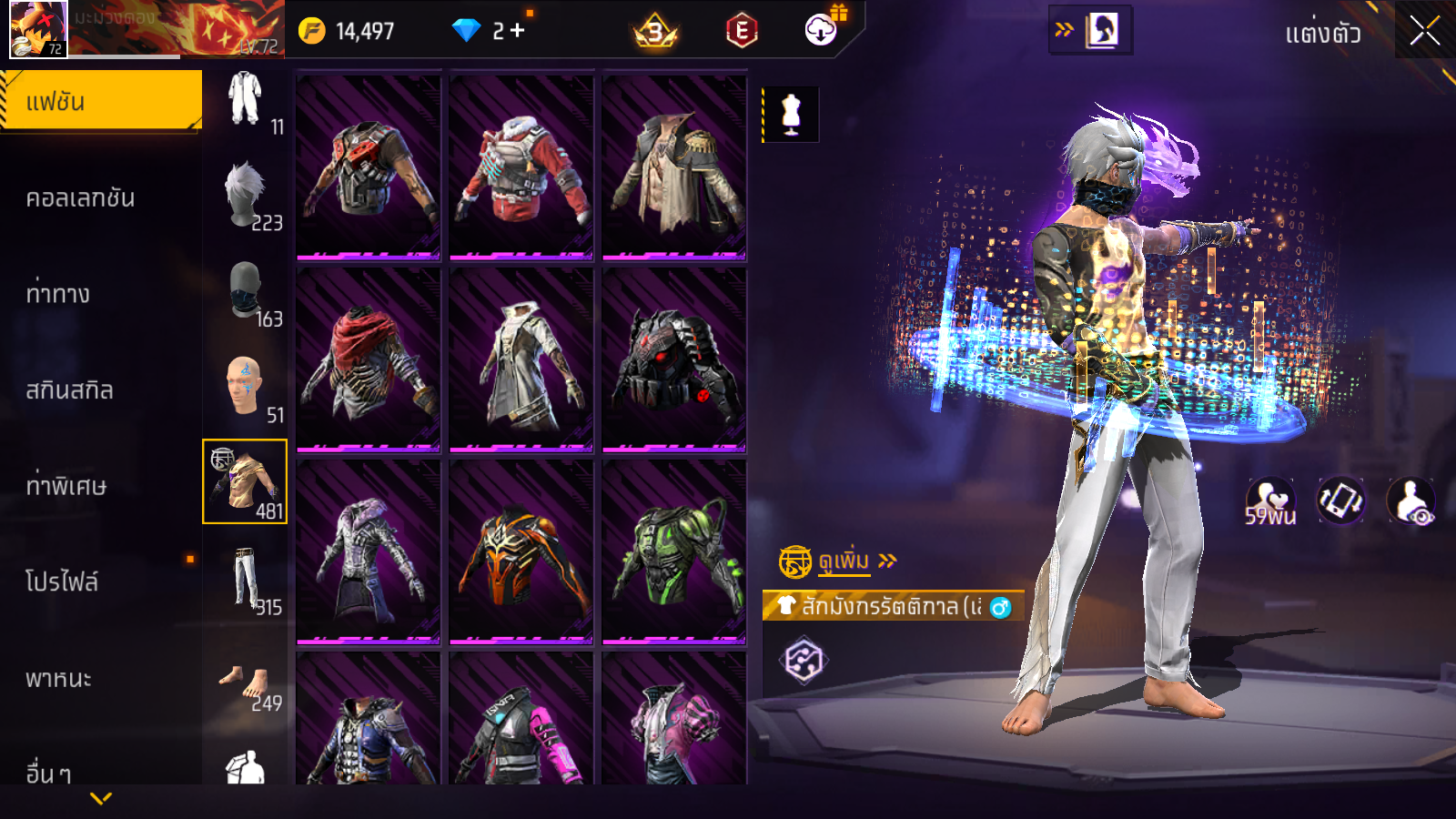Equip the red Santa-style jacket

tap(521, 167)
